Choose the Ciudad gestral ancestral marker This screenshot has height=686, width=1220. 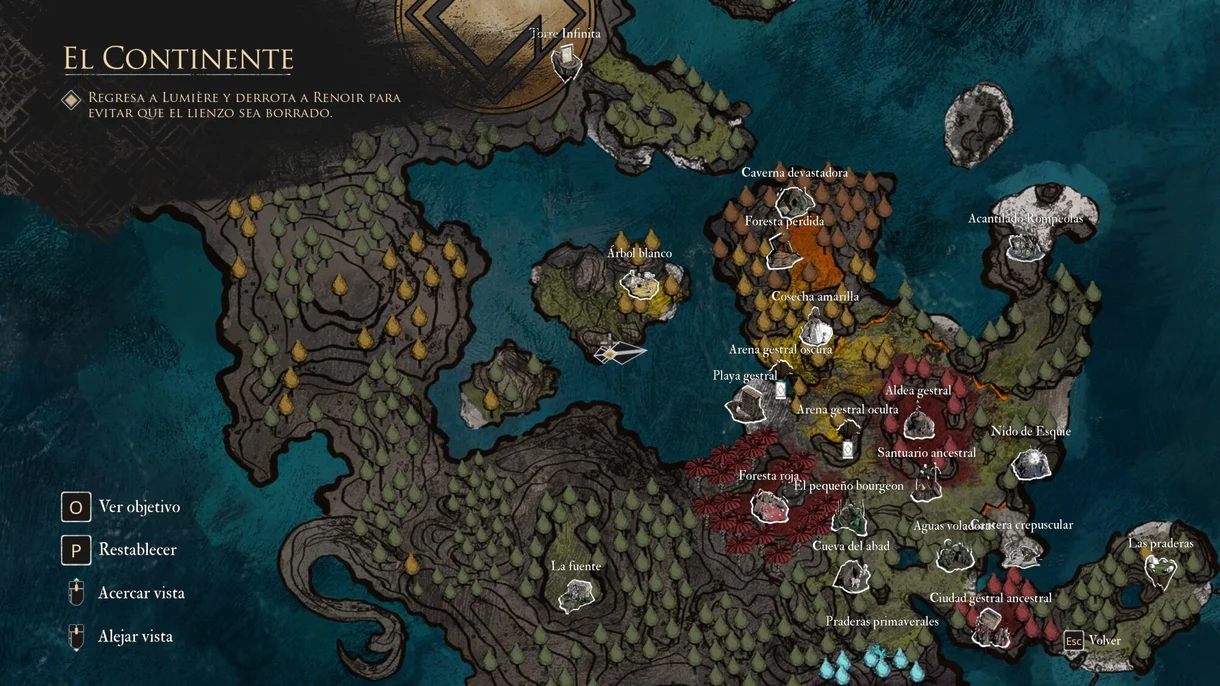(x=990, y=626)
